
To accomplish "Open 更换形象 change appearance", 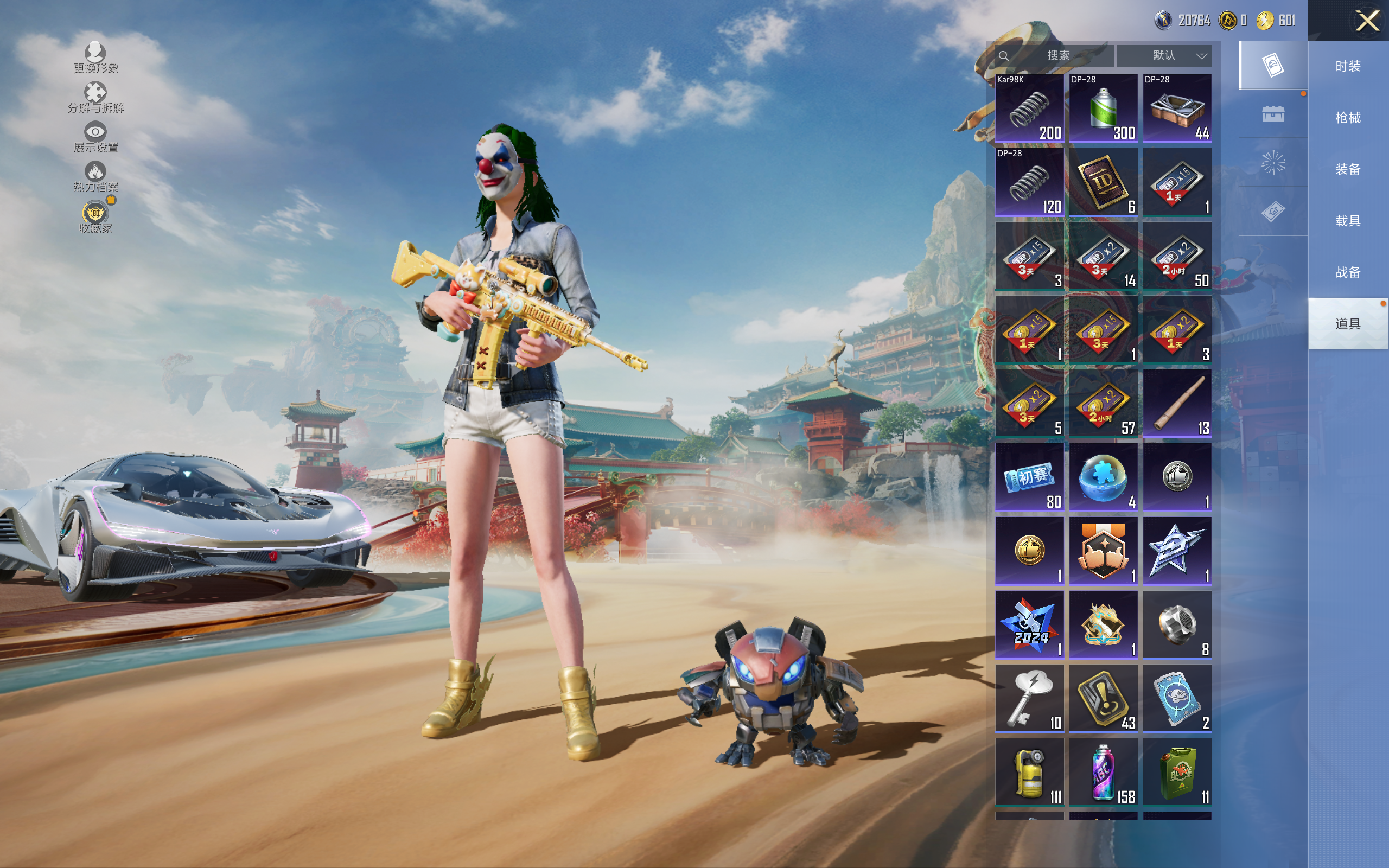I will pyautogui.click(x=95, y=58).
